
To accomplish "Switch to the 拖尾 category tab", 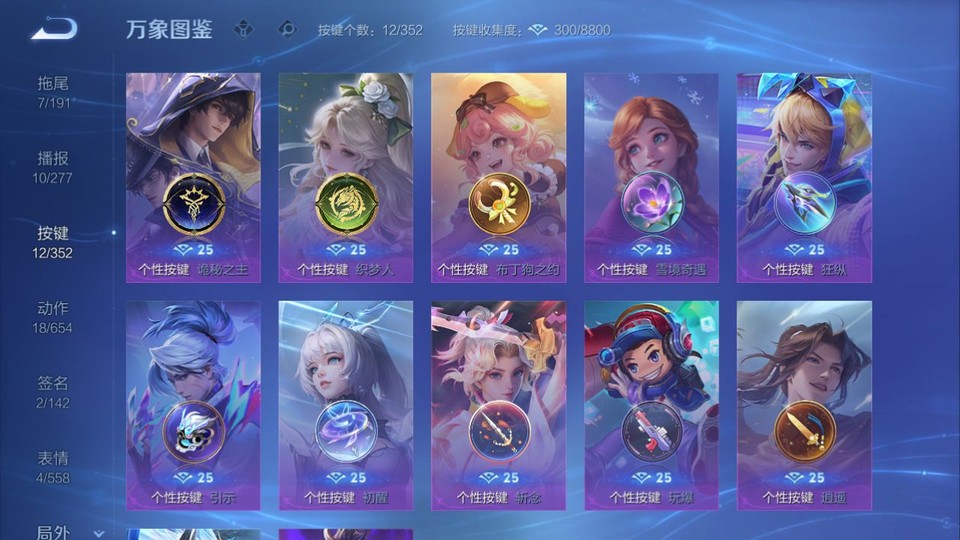I will pos(54,91).
